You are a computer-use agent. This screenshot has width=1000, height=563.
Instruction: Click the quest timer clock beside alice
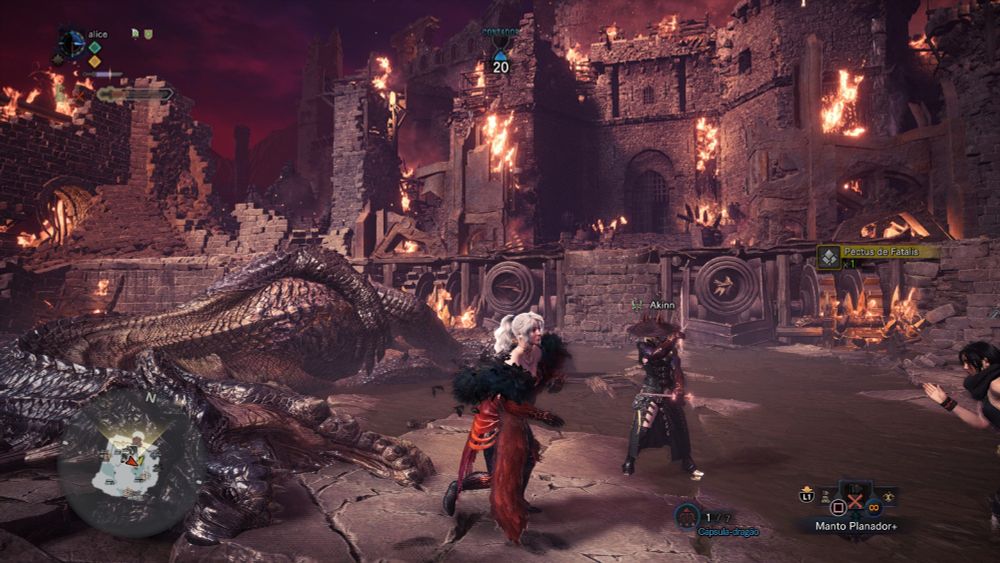[x=71, y=42]
